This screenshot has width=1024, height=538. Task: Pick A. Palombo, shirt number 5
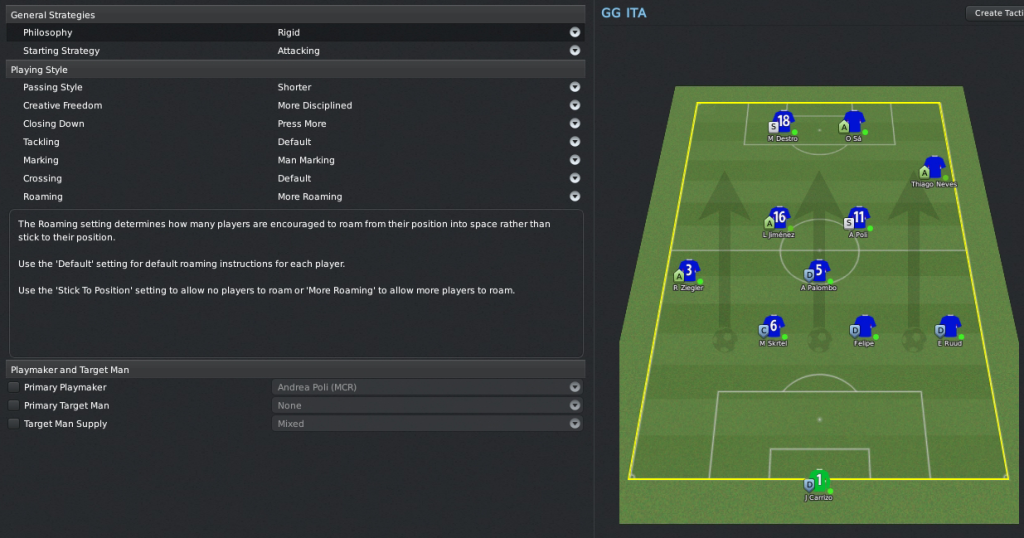coord(818,271)
